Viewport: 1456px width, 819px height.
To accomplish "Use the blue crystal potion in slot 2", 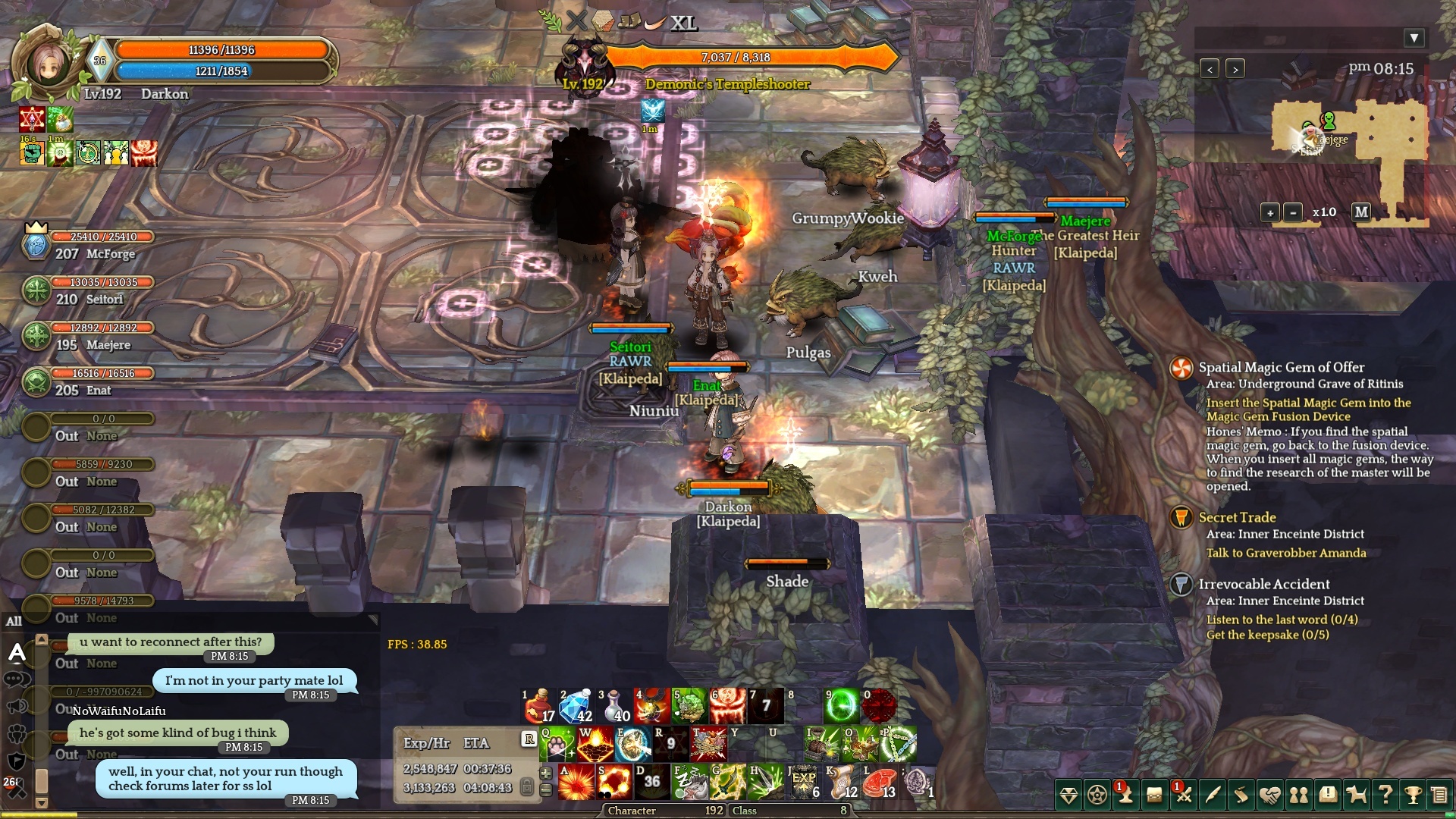I will point(576,705).
